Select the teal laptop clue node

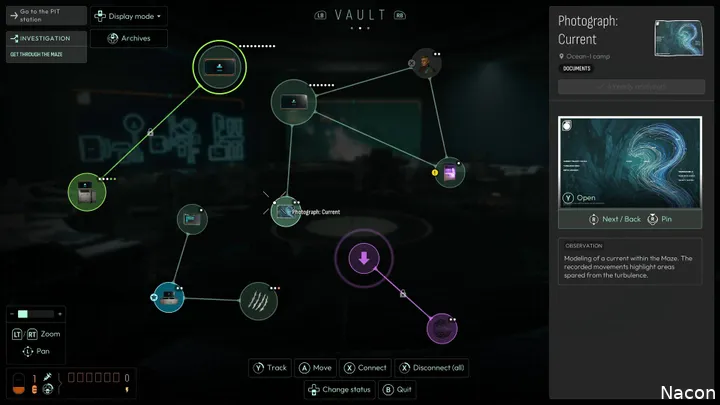coord(166,297)
